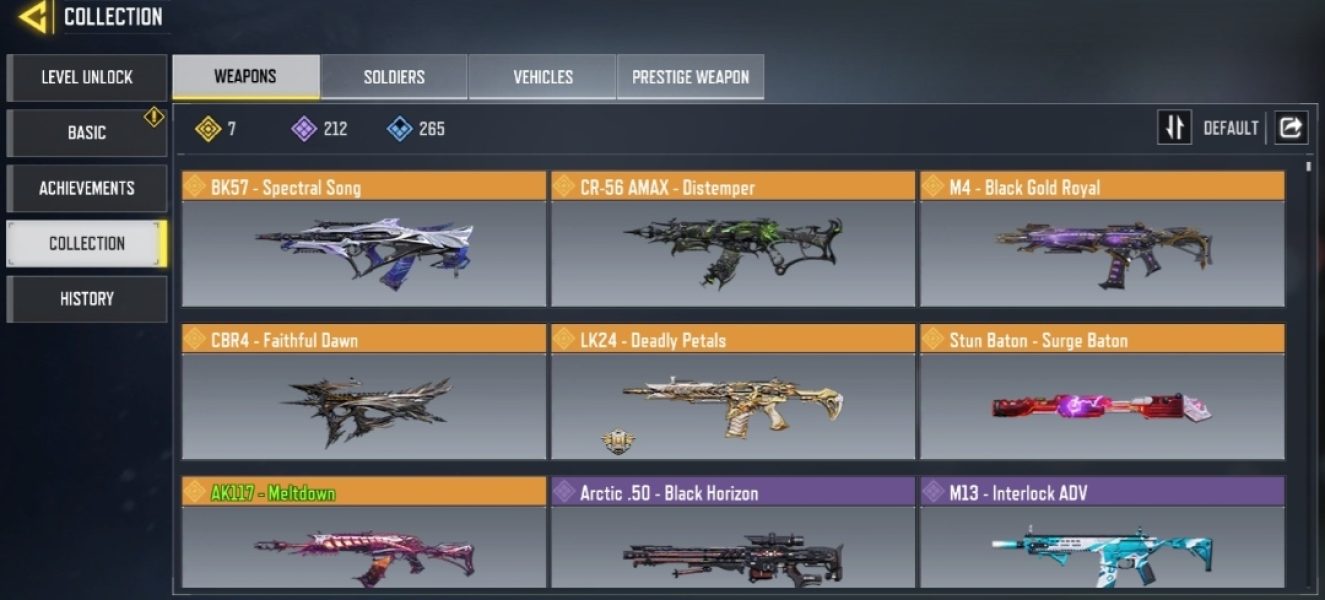
Task: Open the Prestige Weapon tab
Action: [691, 77]
